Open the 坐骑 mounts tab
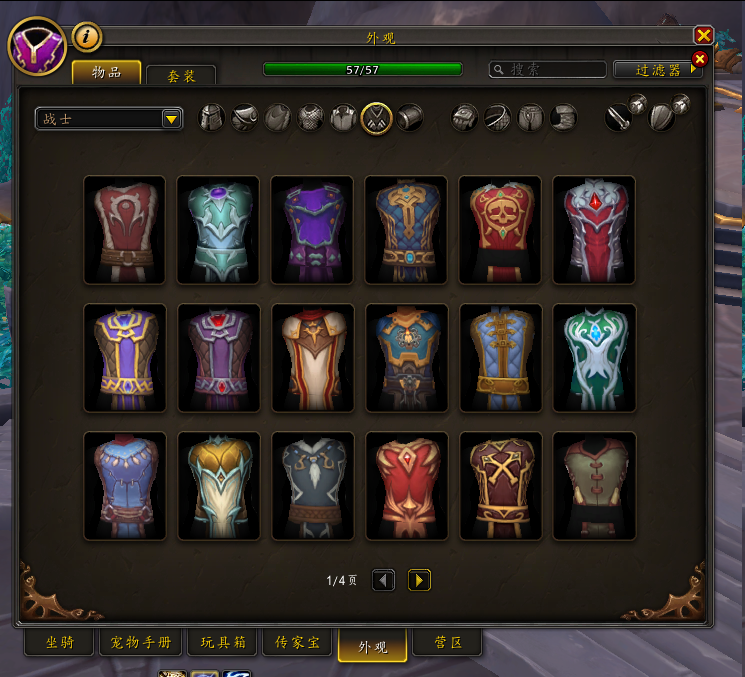 (60, 643)
